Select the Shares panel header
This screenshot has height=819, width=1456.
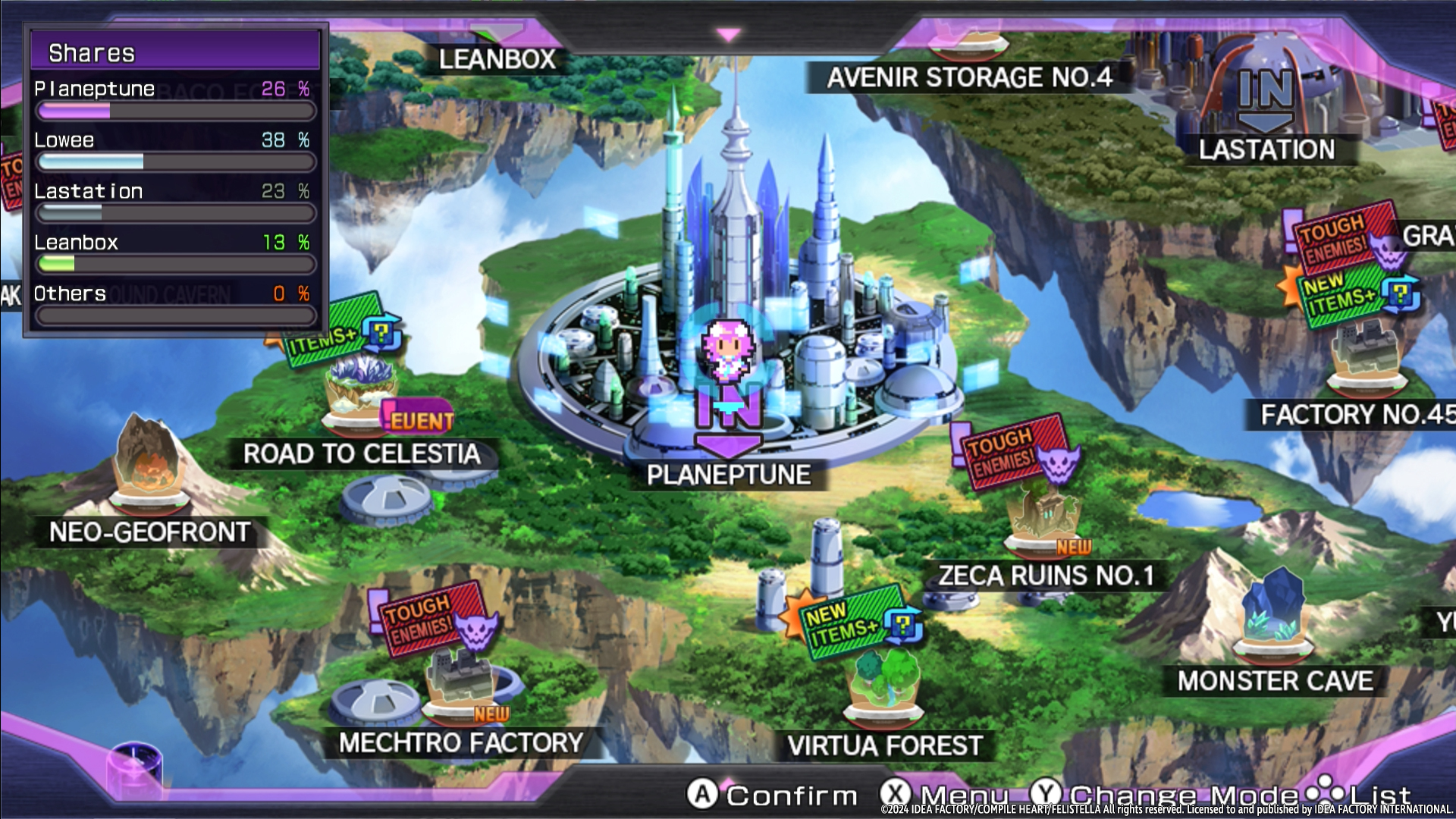pos(175,52)
